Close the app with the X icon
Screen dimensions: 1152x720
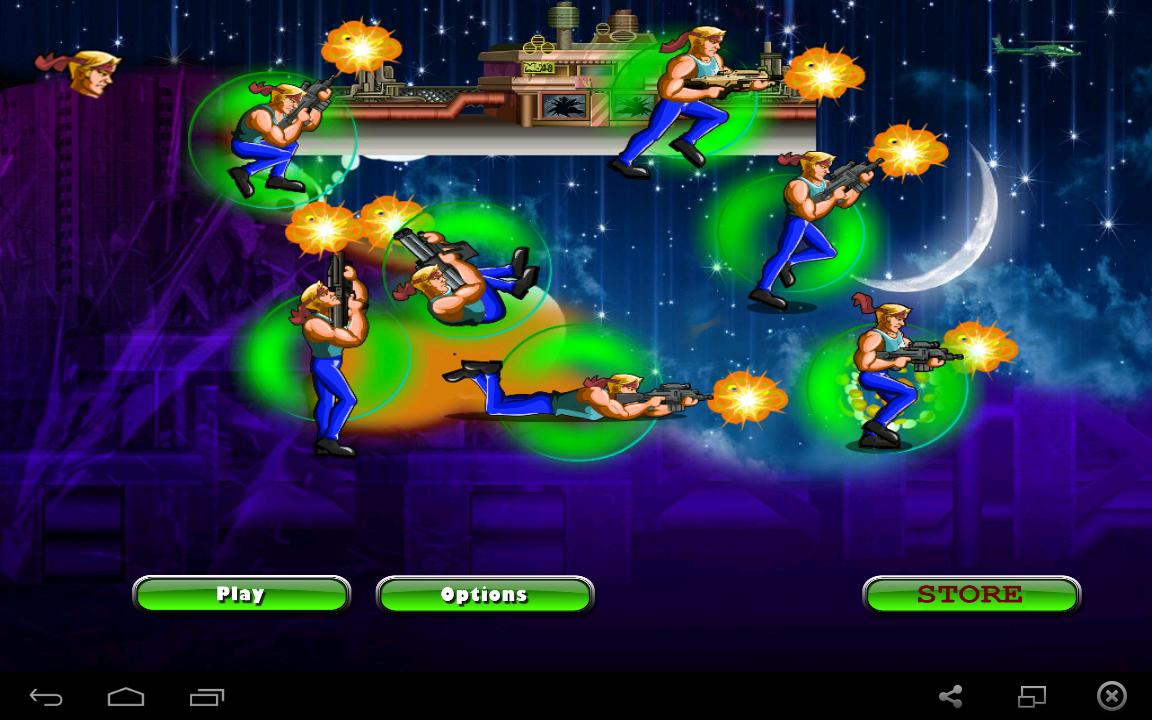click(x=1111, y=696)
